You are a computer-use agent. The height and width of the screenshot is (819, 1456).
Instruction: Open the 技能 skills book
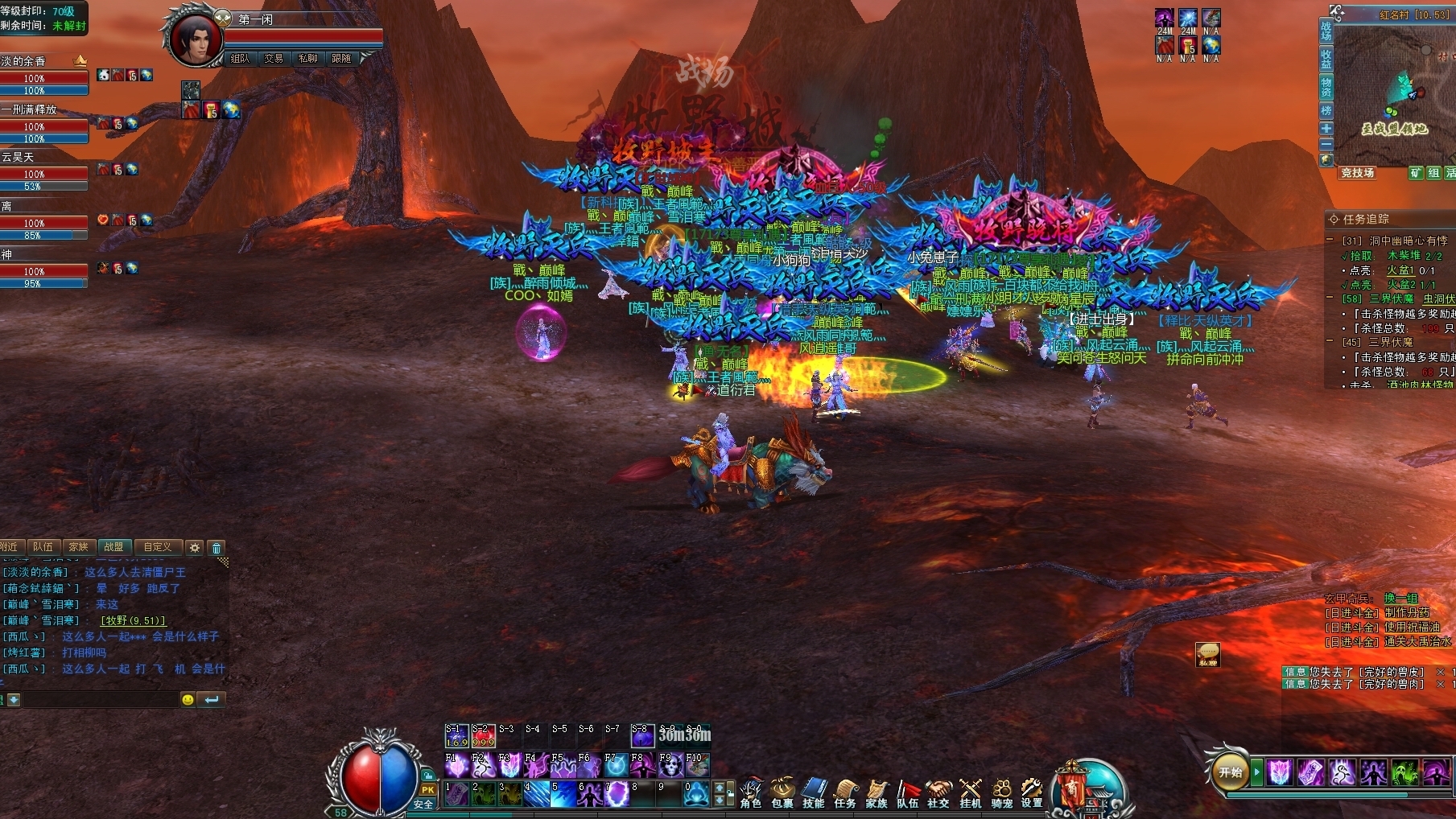pos(814,792)
